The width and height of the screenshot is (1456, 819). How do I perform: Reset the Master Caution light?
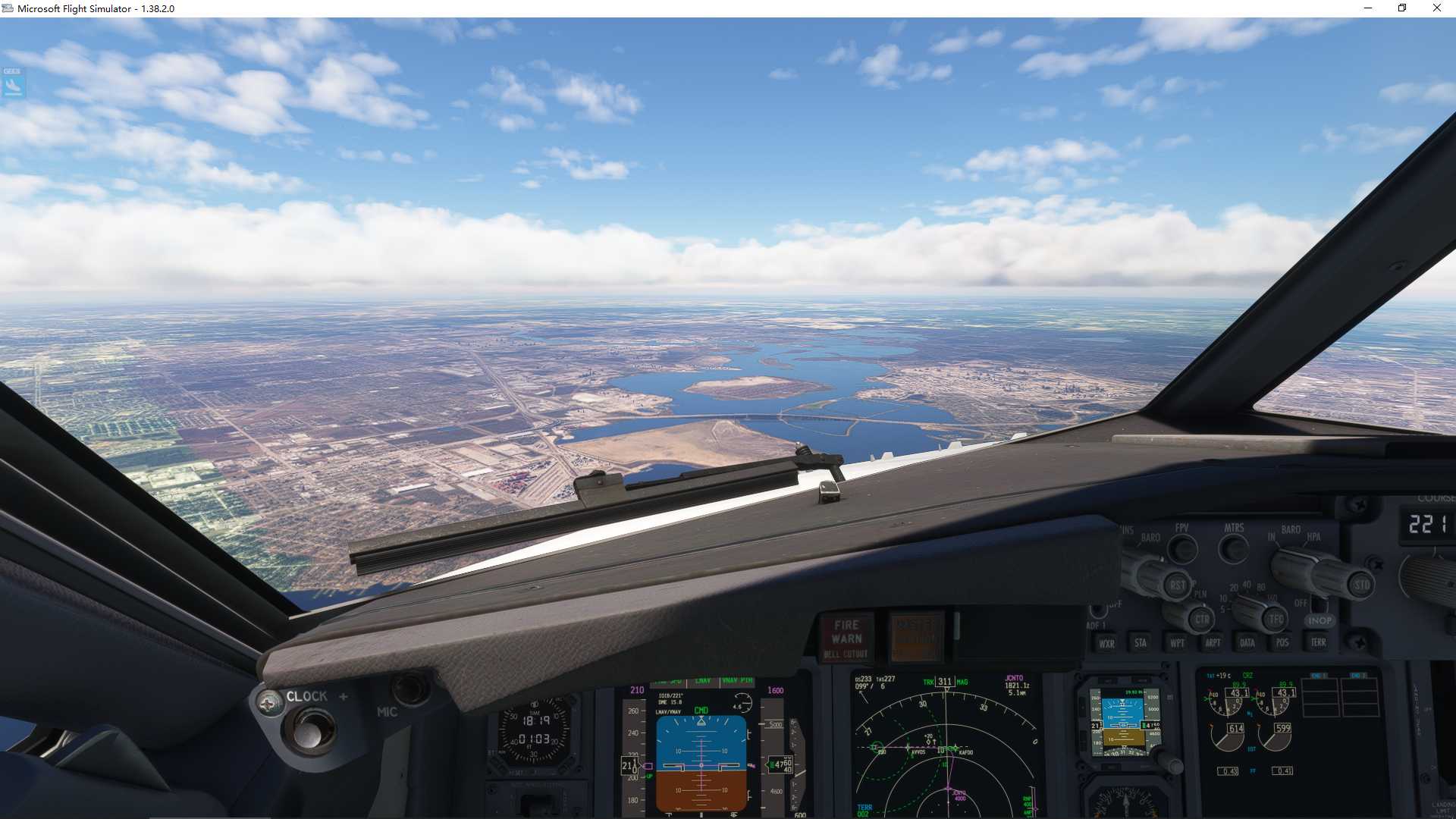pyautogui.click(x=916, y=635)
